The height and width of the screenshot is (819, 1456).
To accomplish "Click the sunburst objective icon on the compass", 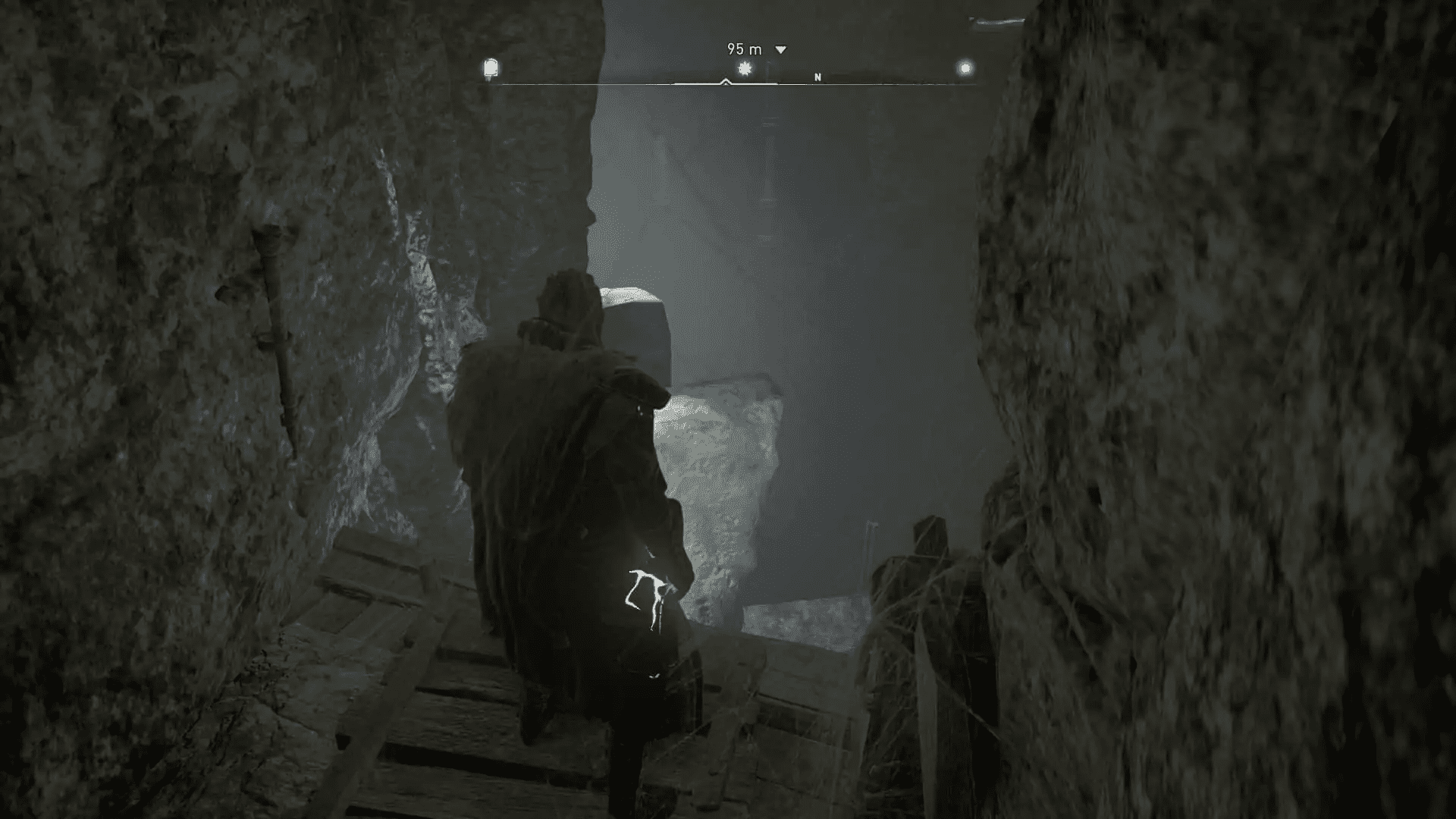I will tap(743, 68).
